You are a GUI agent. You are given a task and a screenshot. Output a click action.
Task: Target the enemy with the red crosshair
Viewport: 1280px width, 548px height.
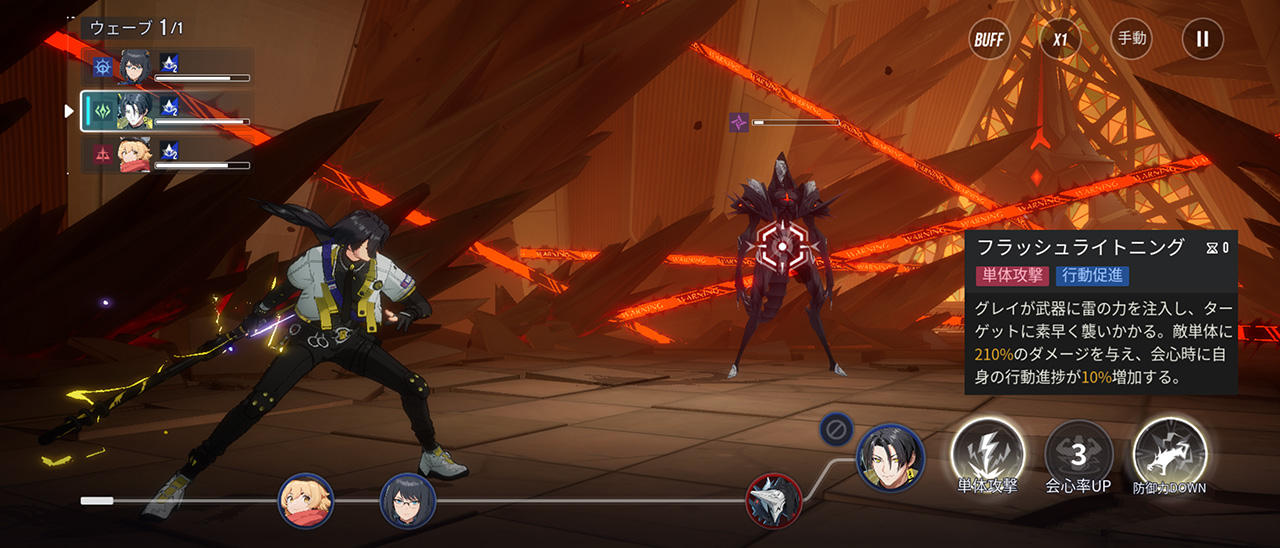click(781, 246)
